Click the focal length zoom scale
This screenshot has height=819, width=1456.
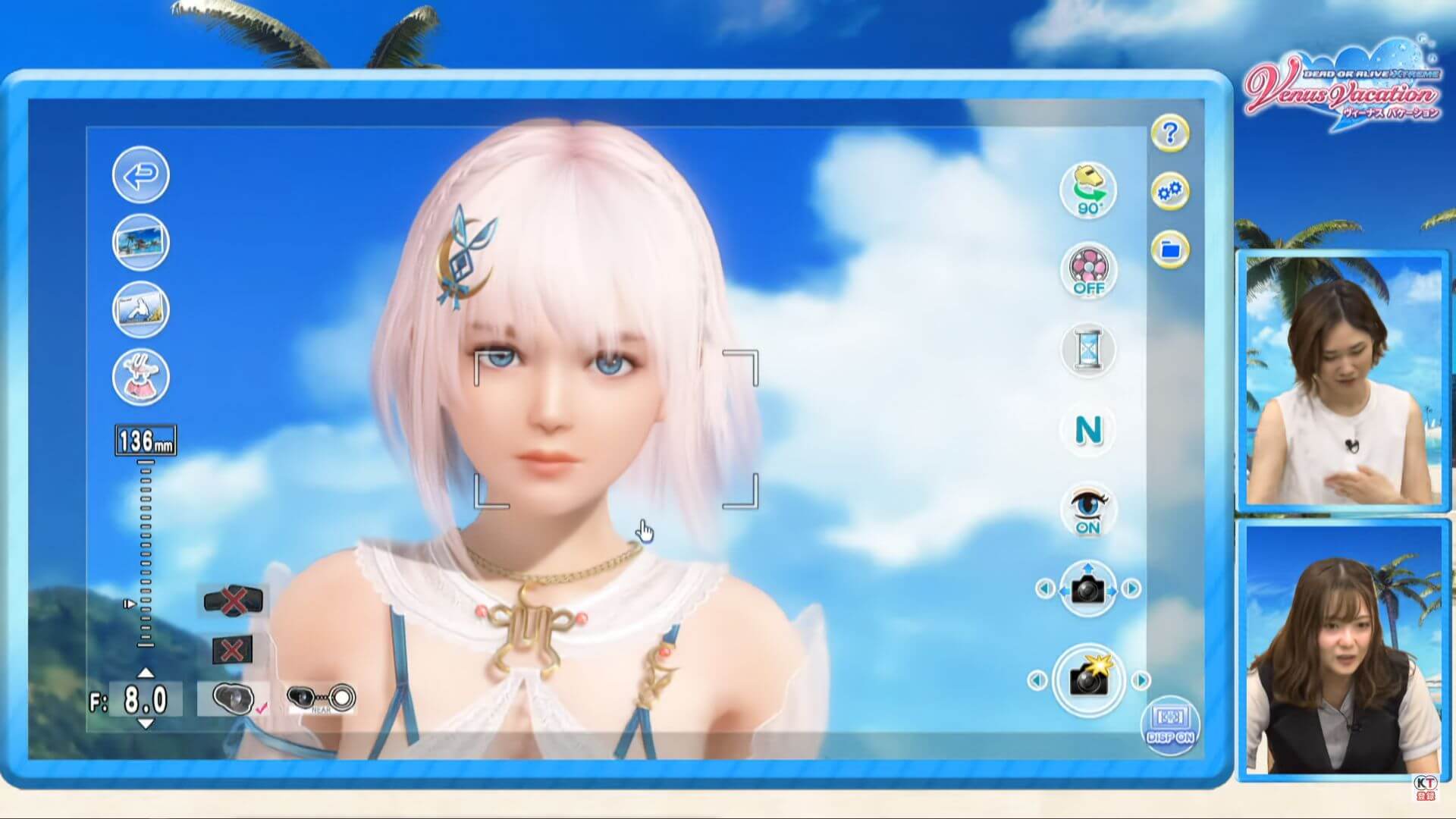(x=146, y=554)
